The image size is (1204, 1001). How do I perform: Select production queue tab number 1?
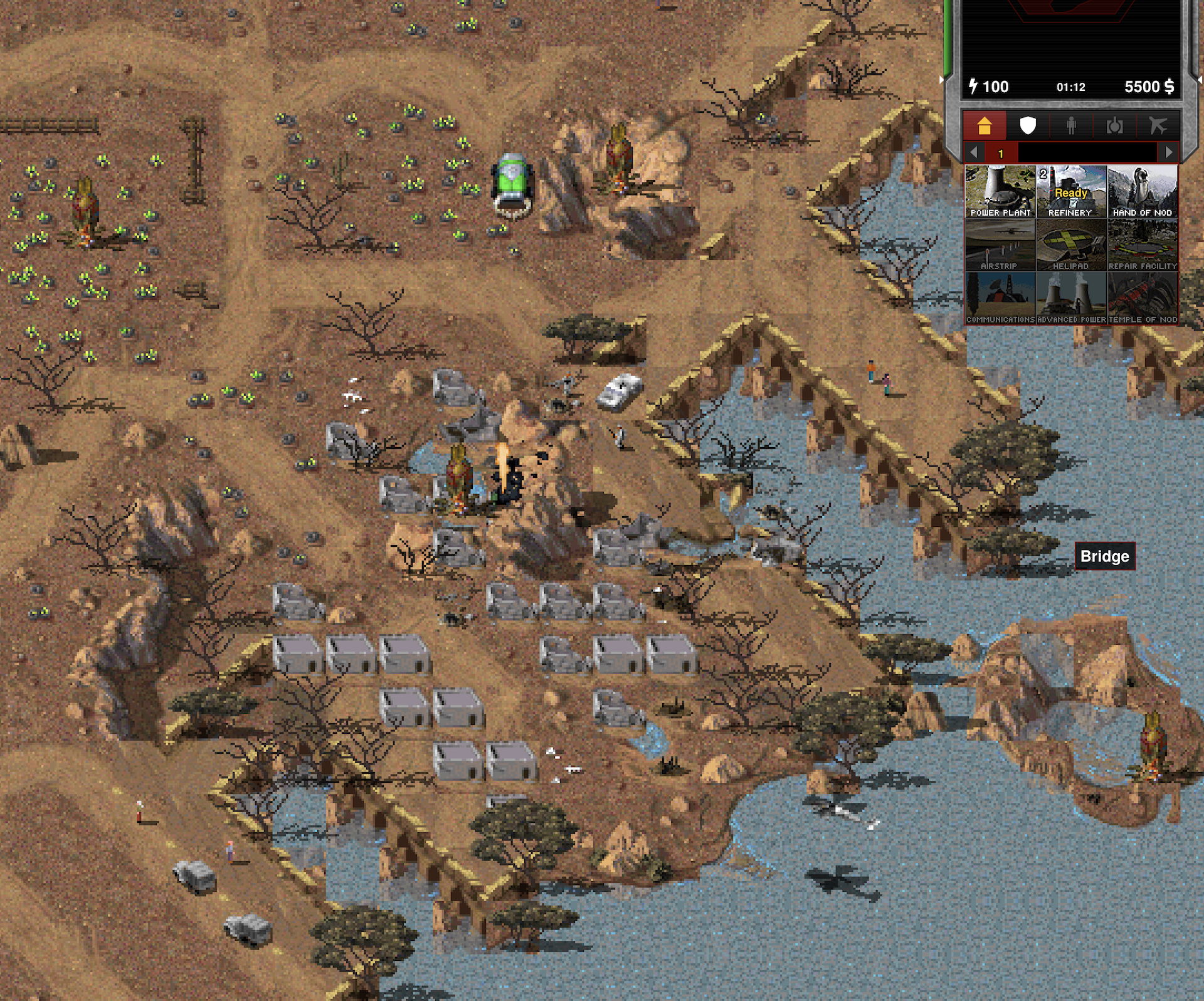click(x=1001, y=153)
